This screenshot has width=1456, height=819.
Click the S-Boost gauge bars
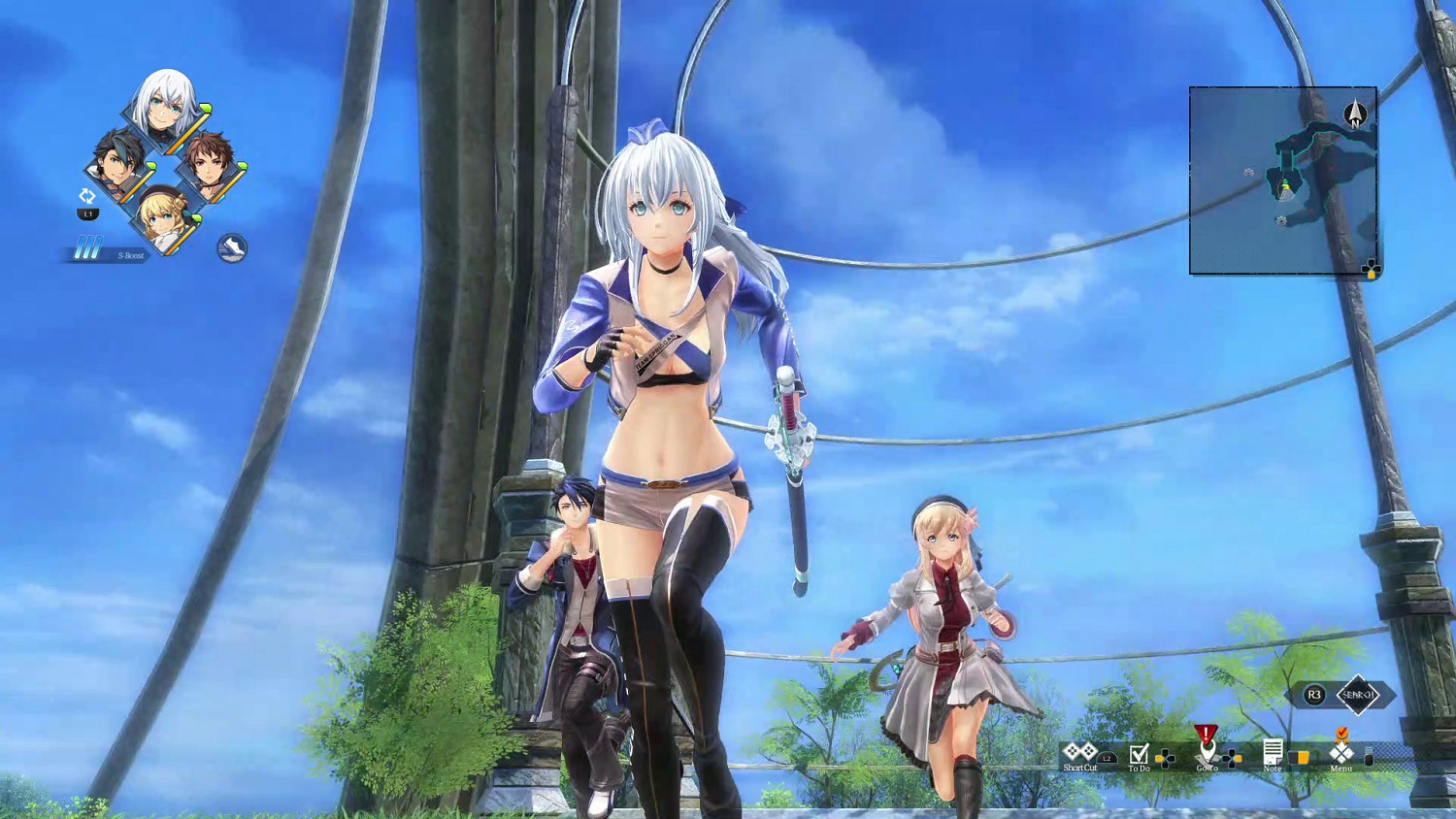[x=88, y=247]
